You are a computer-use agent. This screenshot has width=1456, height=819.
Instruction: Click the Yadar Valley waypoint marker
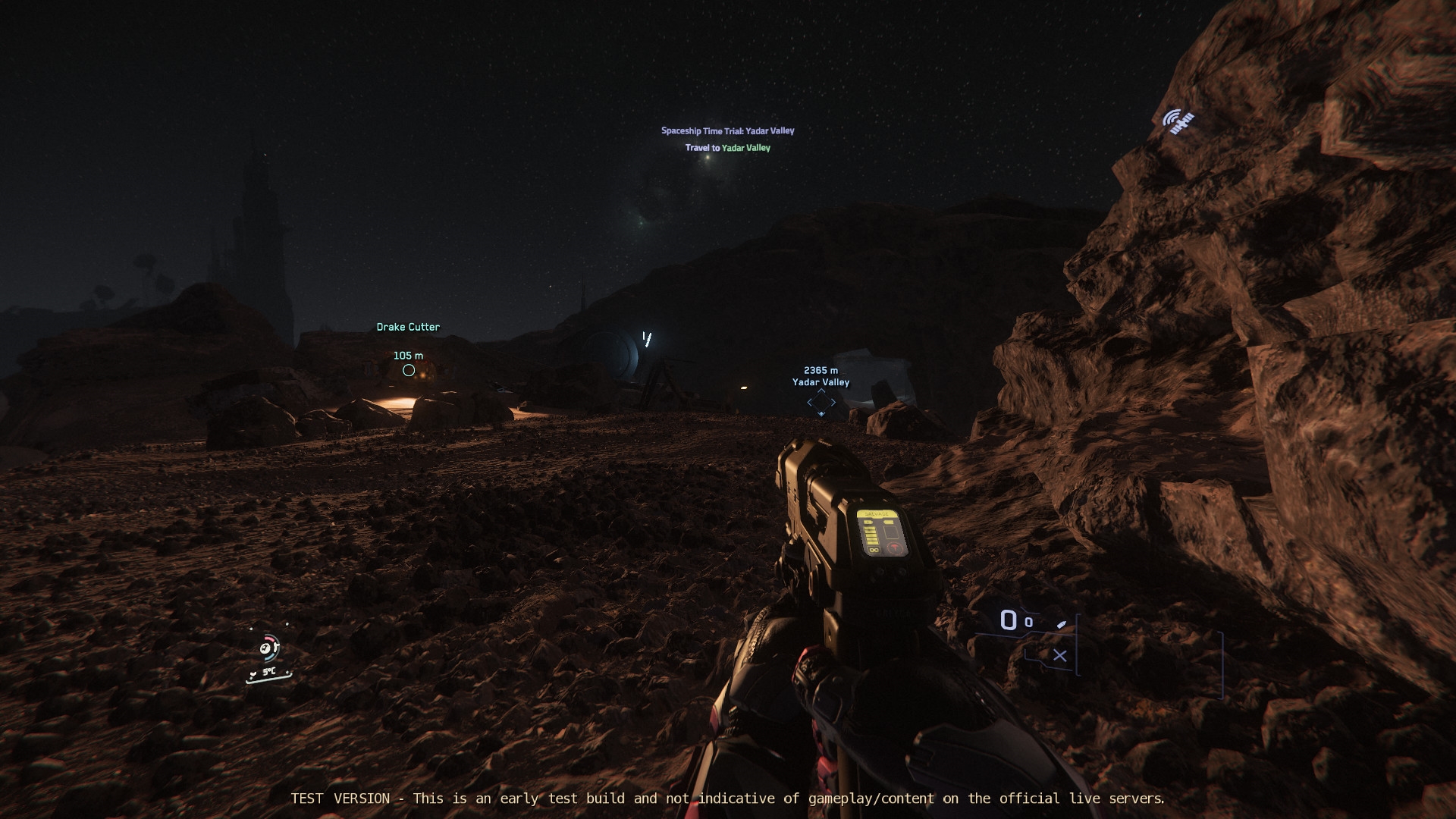coord(821,402)
